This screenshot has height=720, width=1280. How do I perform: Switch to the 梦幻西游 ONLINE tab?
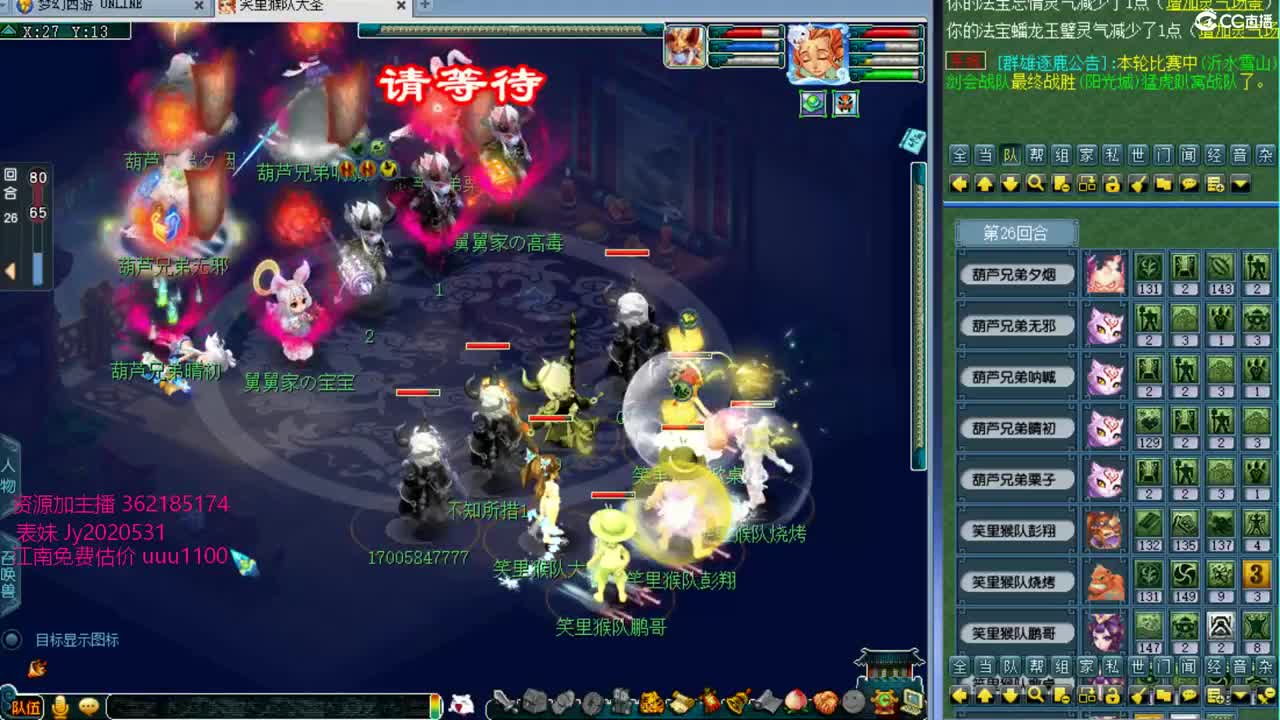[x=90, y=5]
